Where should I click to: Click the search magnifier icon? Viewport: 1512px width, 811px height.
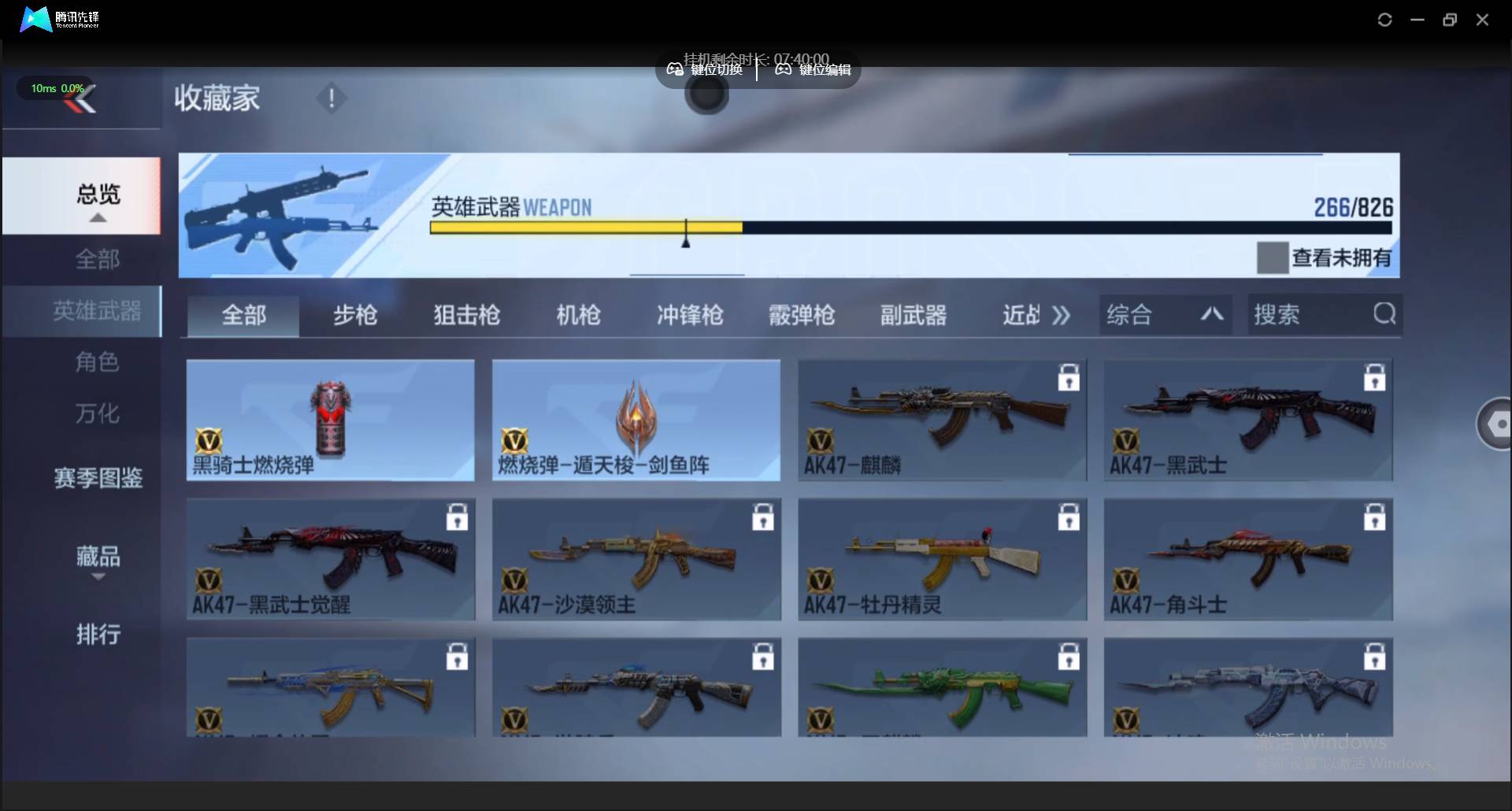[x=1385, y=314]
